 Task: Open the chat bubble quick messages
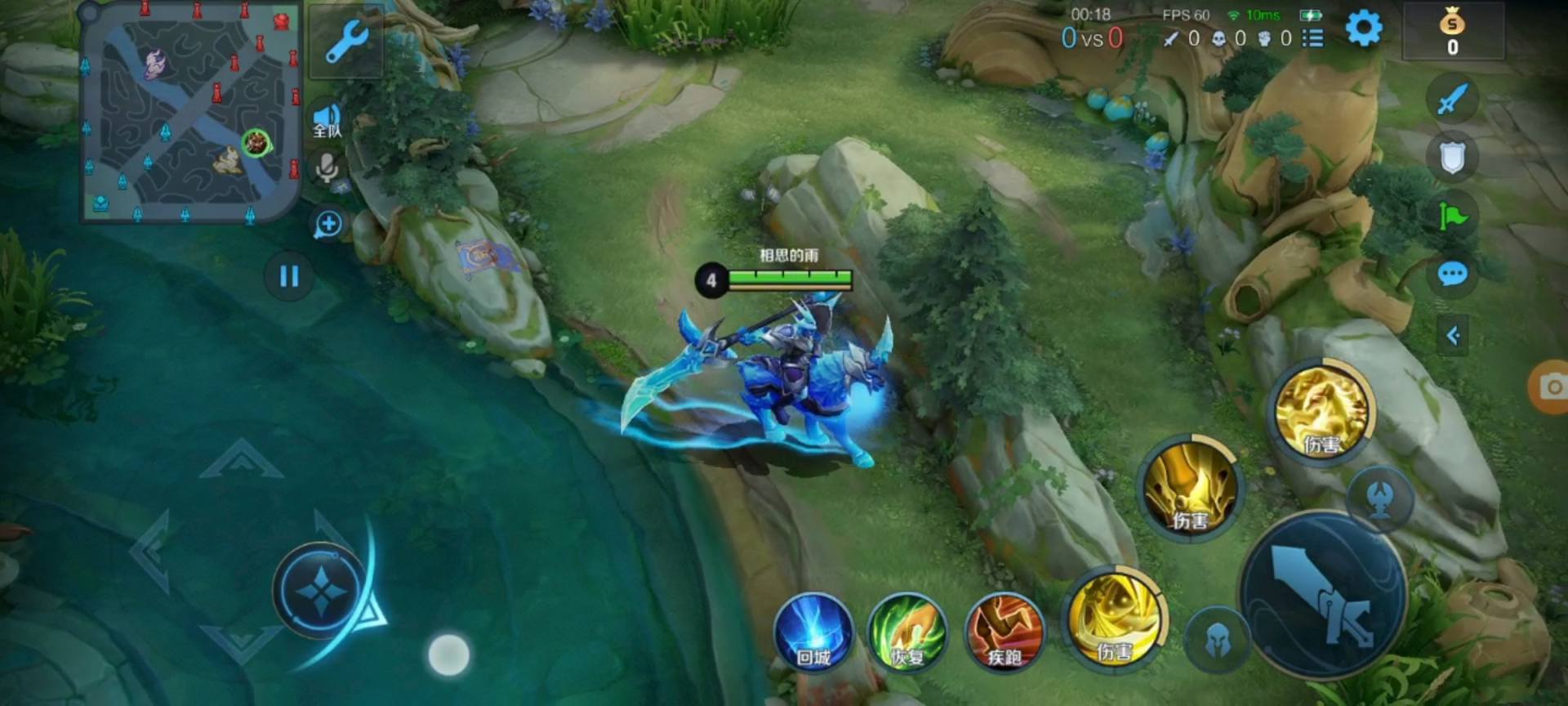[1452, 275]
